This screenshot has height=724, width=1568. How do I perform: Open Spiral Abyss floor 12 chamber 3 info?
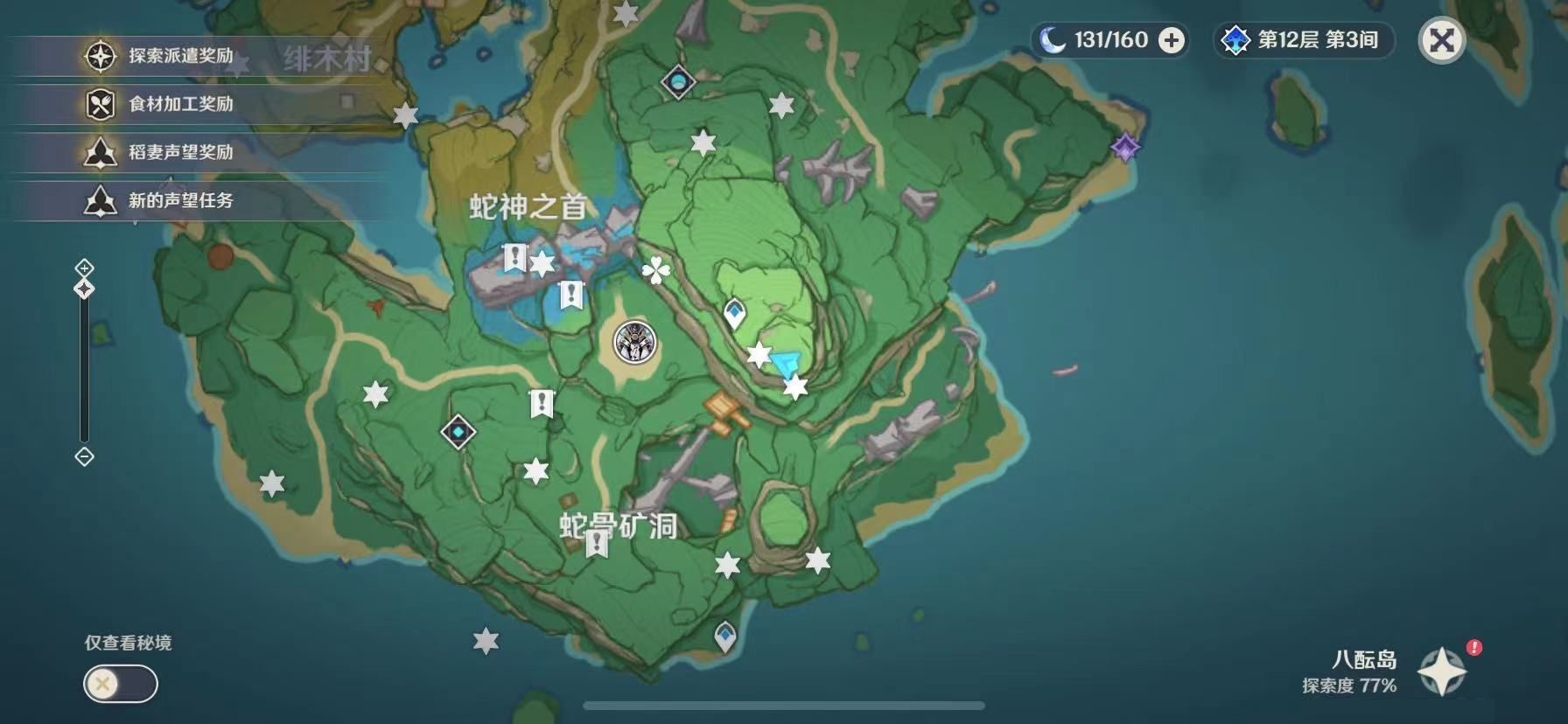pyautogui.click(x=1304, y=40)
